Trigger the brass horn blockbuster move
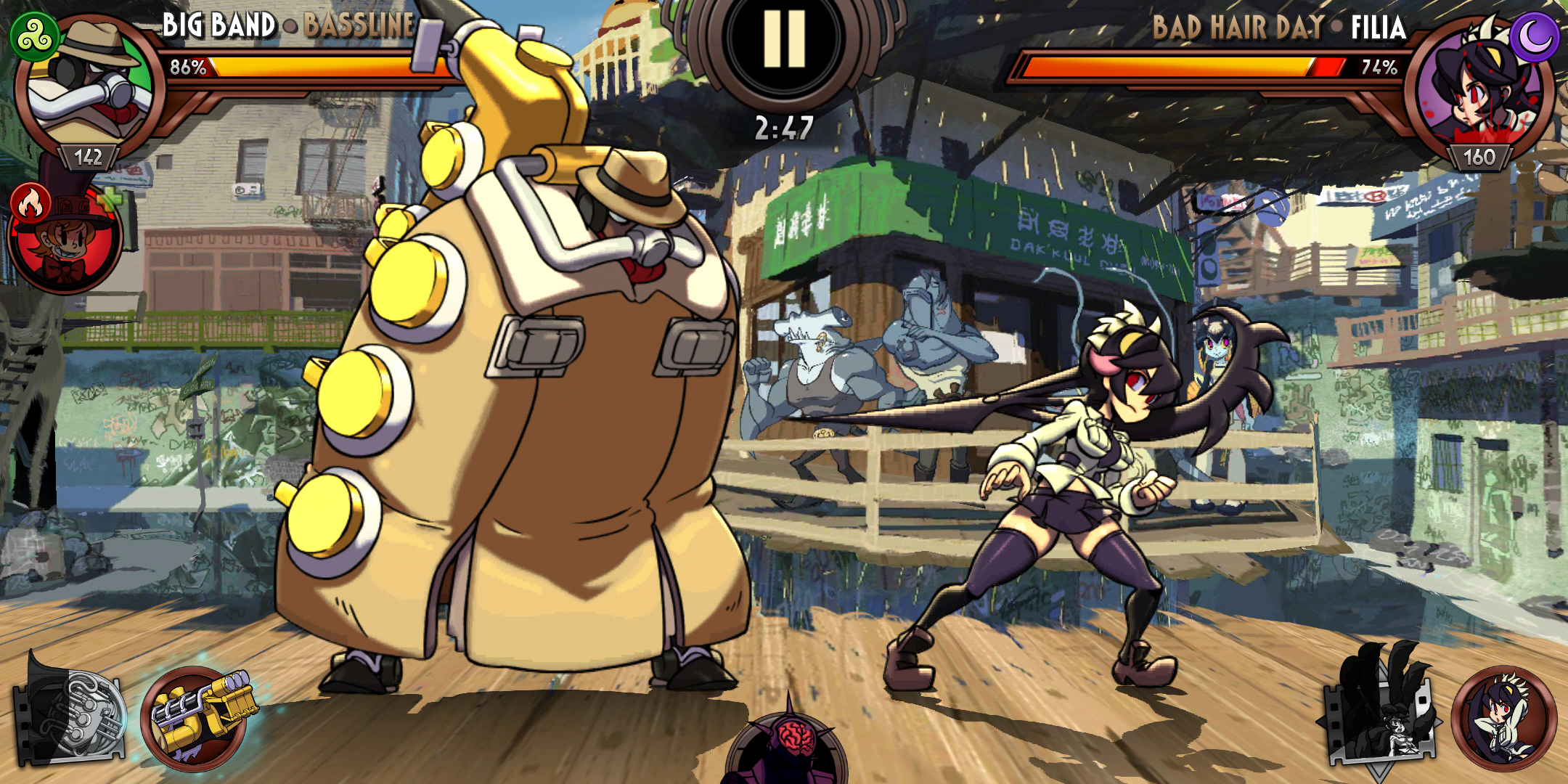 tap(71, 711)
